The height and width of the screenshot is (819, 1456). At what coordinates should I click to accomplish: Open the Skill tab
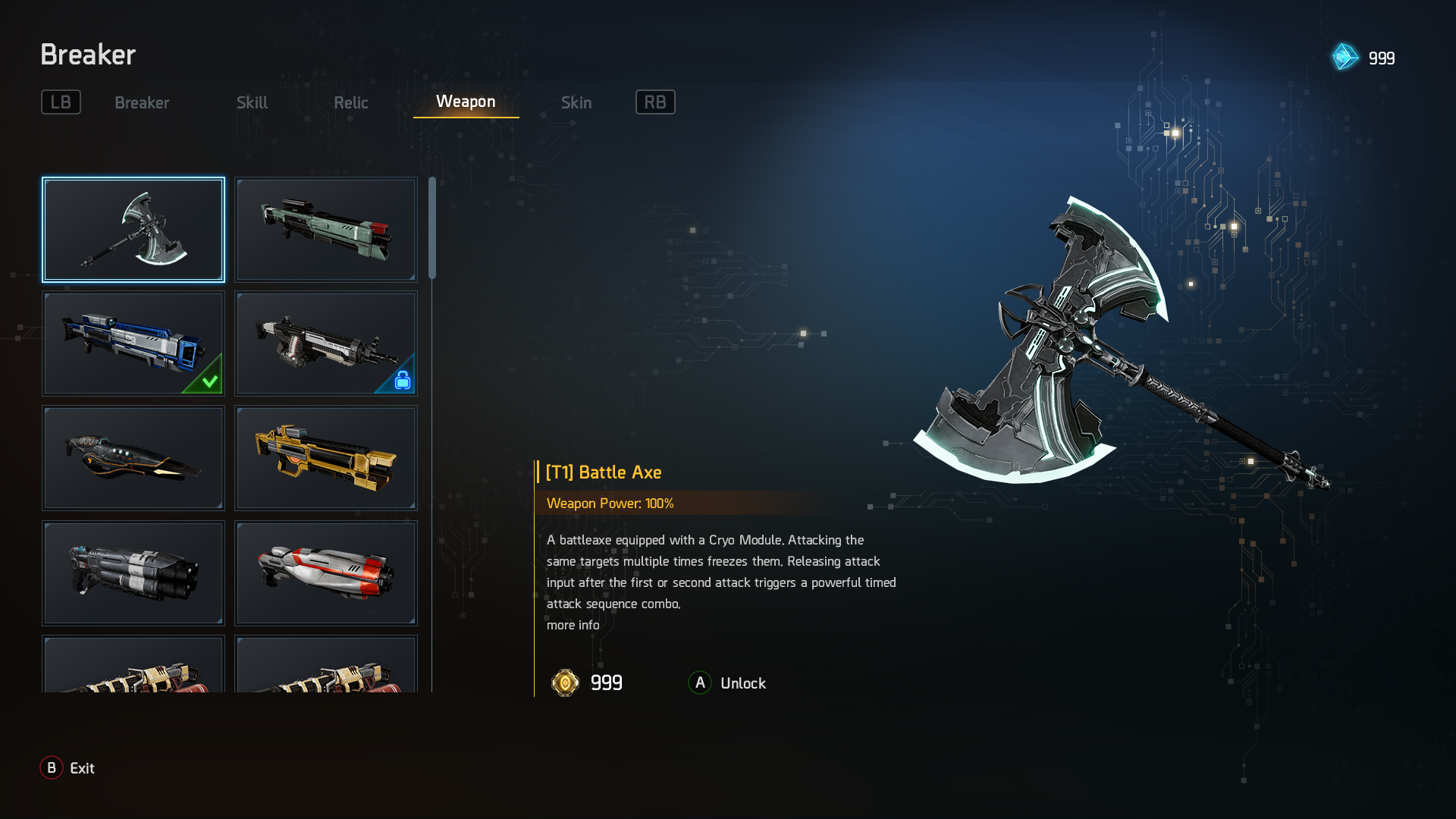point(252,102)
